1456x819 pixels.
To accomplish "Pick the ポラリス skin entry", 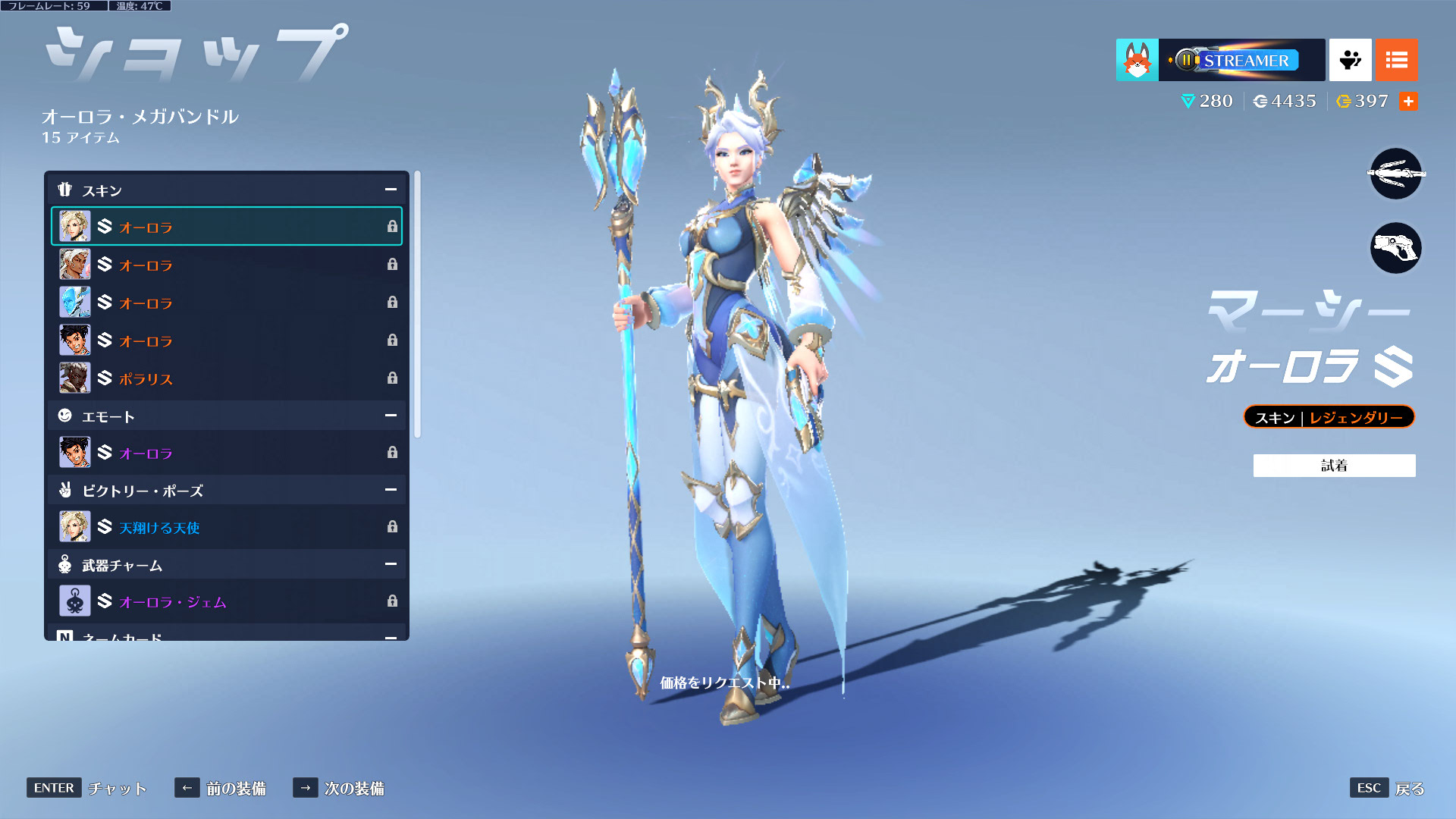I will (226, 378).
